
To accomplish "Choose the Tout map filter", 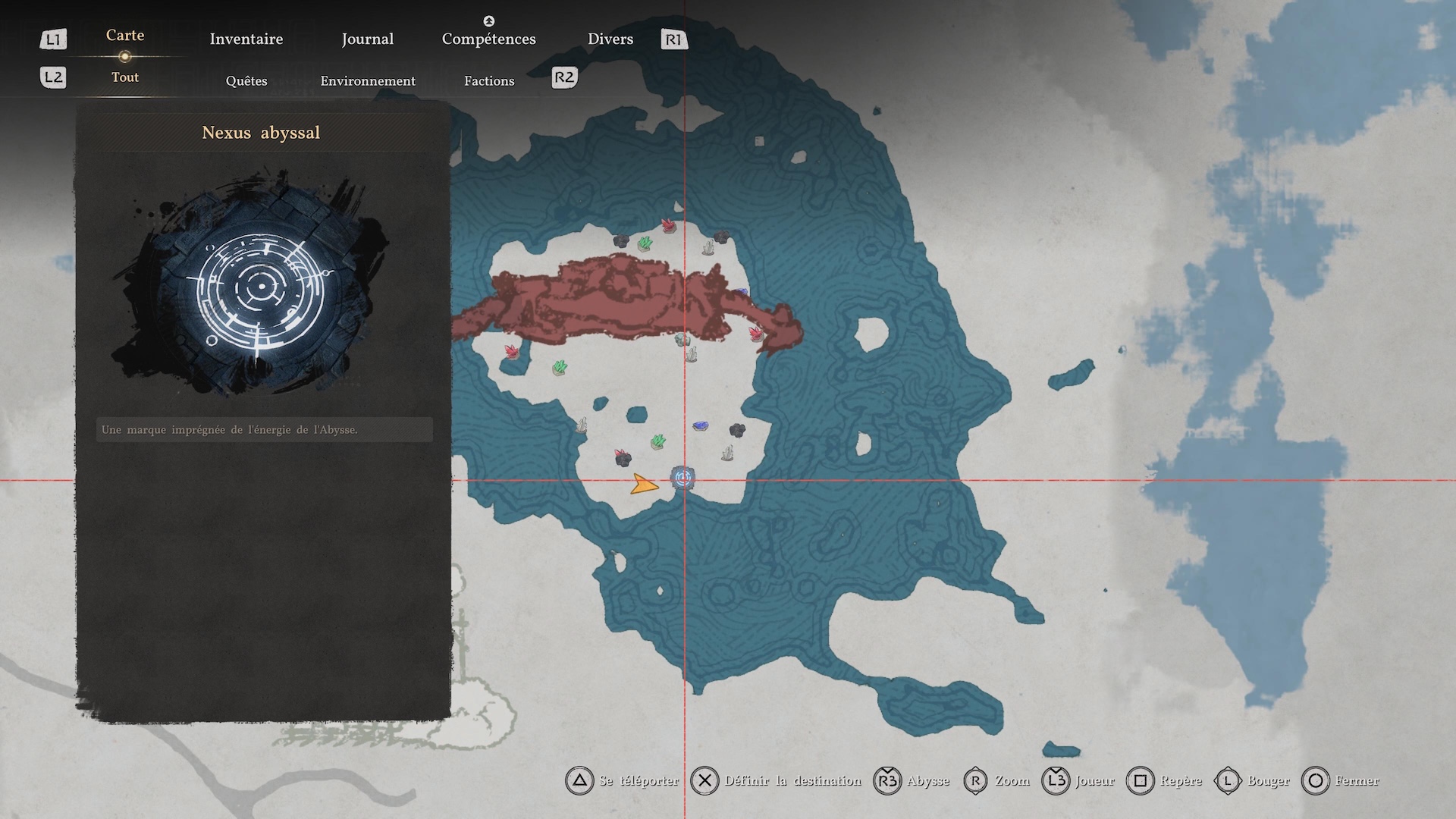I will point(125,77).
